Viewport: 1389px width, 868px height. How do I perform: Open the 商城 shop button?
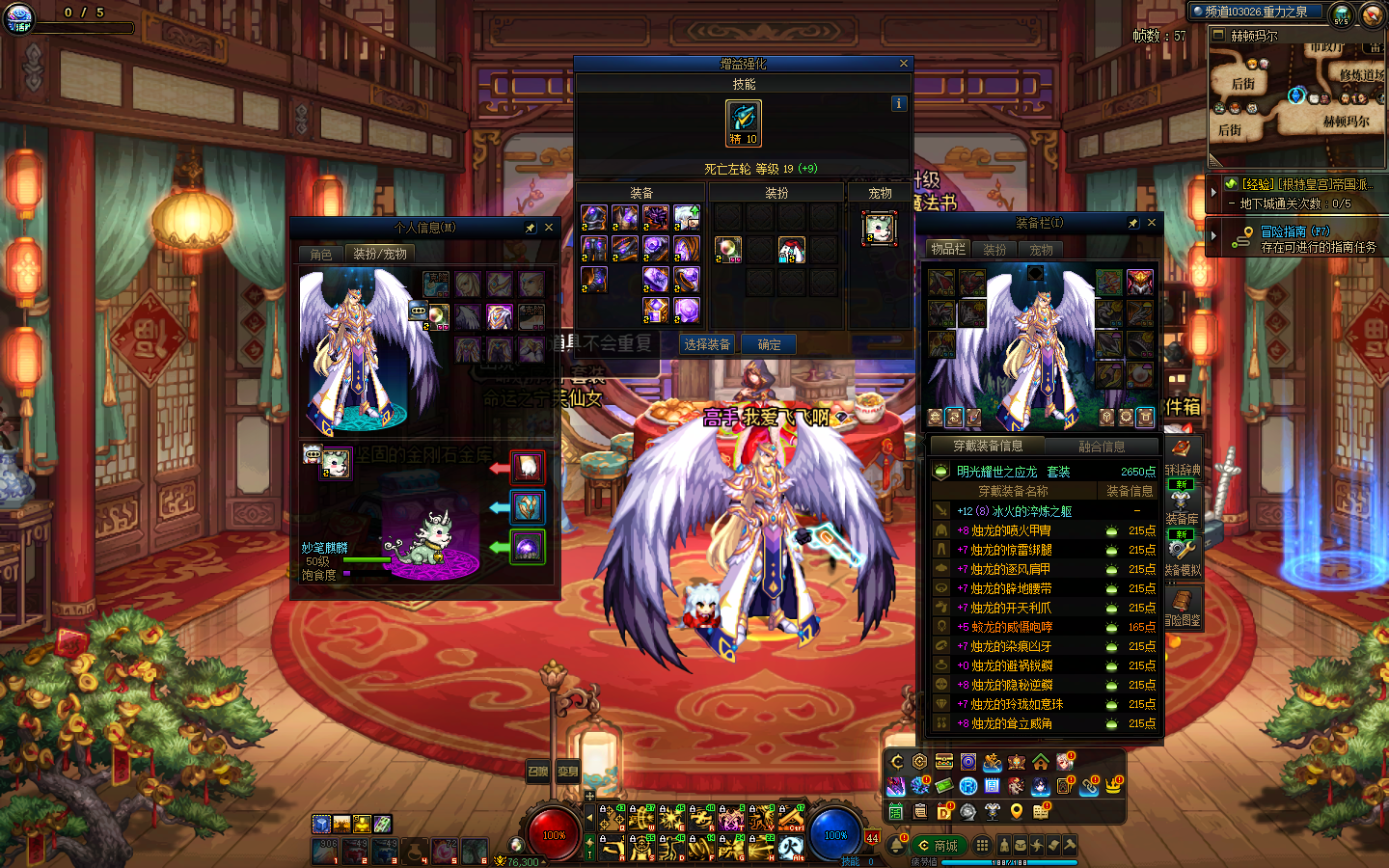pos(938,846)
